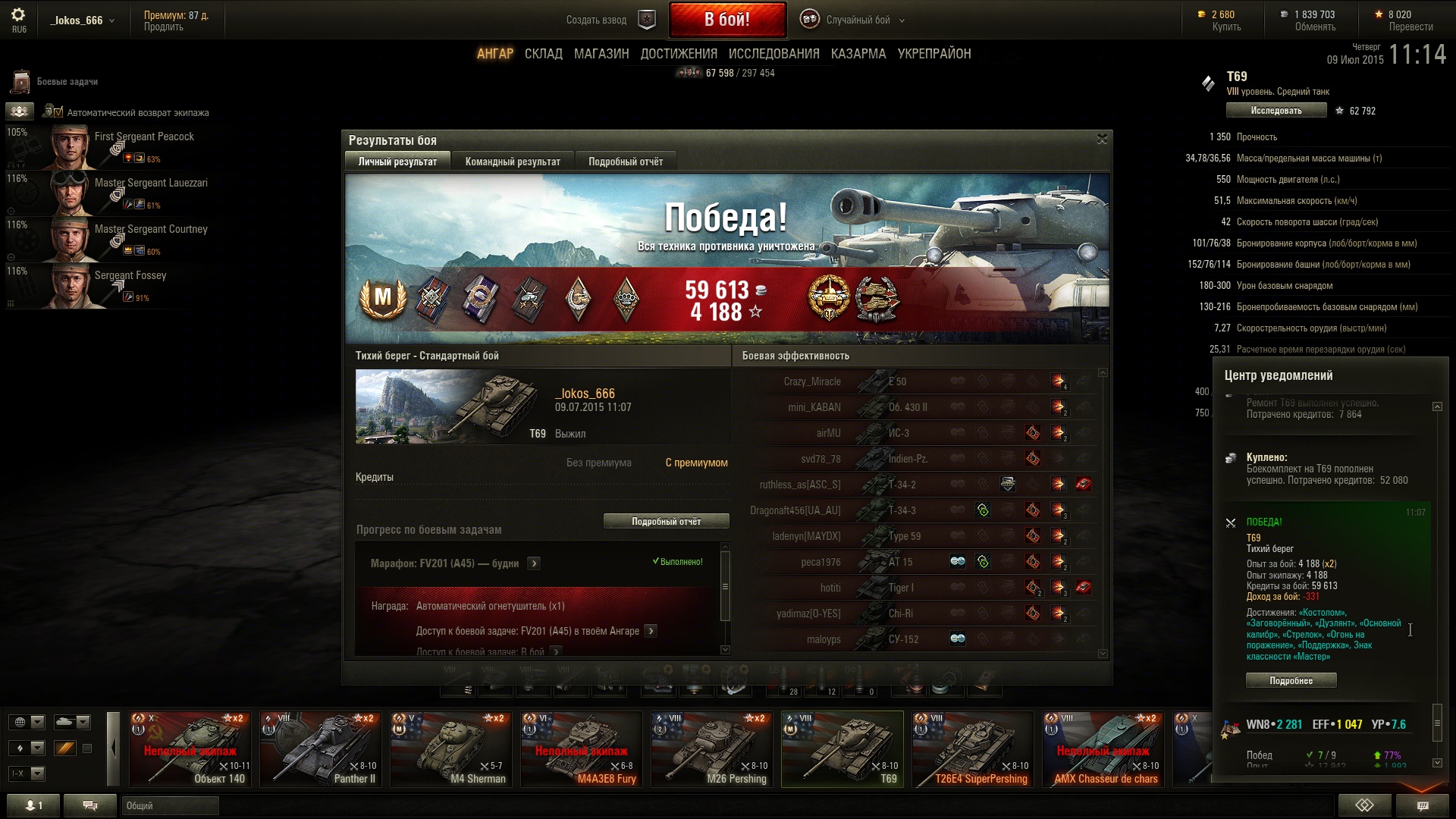Image resolution: width=1456 pixels, height=819 pixels.
Task: Go to the "ИССЛЕДОВАНИЯ" section
Action: click(x=773, y=54)
